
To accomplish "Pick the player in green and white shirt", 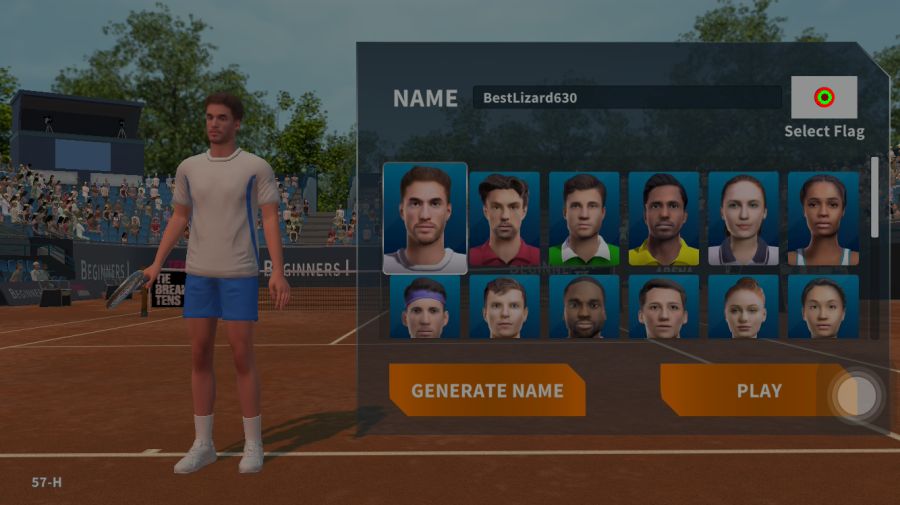I will tap(584, 218).
